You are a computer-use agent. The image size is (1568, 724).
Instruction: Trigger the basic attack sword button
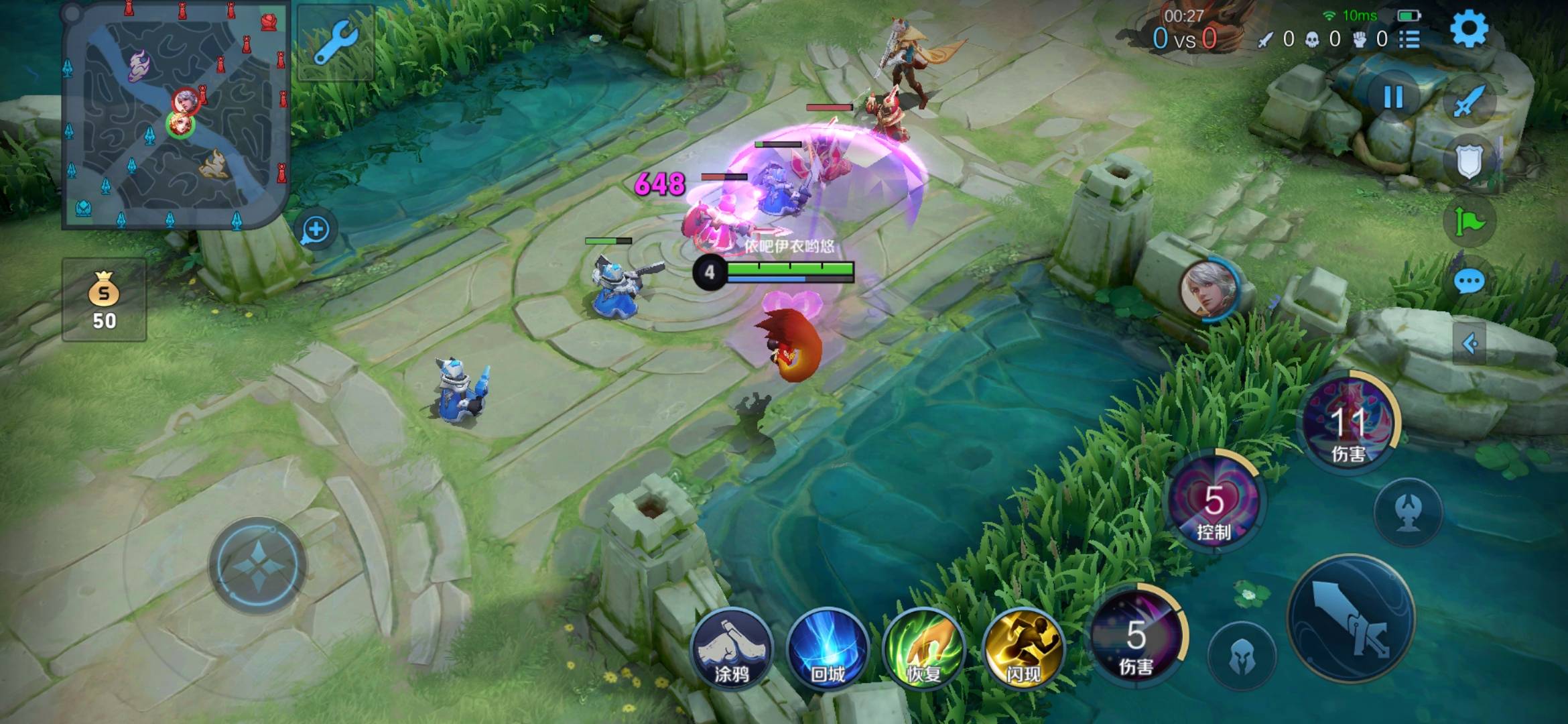point(1351,618)
